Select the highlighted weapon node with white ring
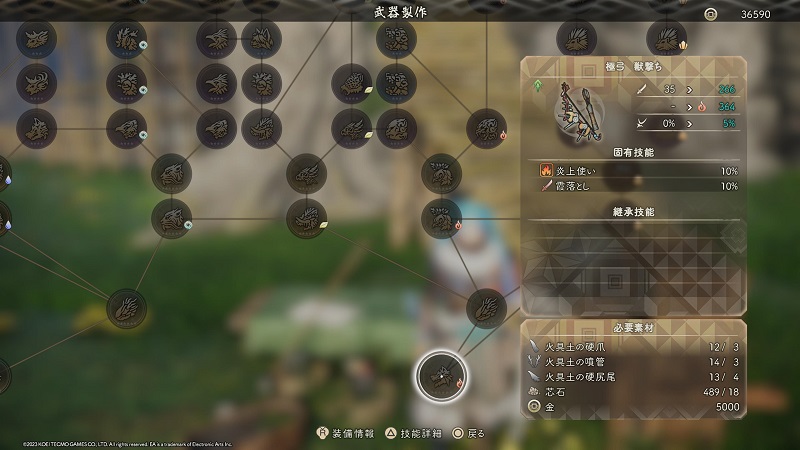The height and width of the screenshot is (450, 800). pos(440,376)
